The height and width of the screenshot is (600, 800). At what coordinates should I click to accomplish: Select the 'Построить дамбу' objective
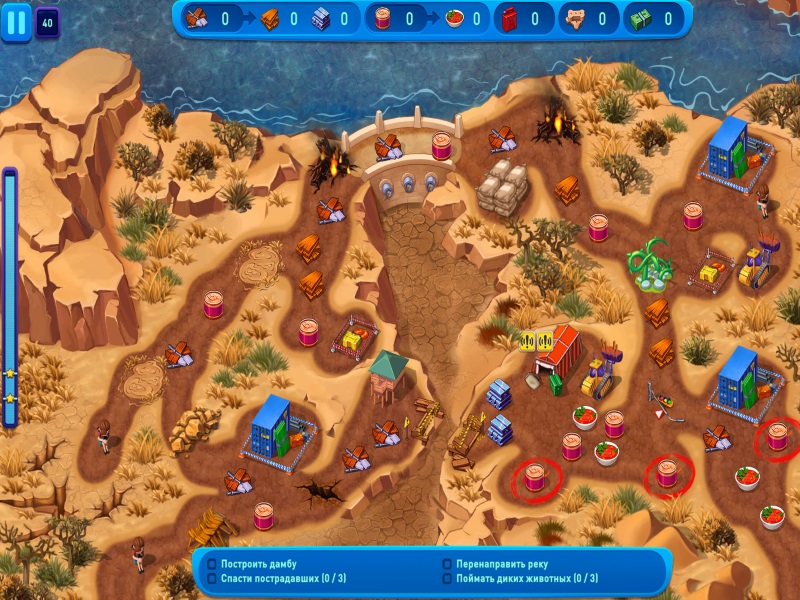[257, 564]
